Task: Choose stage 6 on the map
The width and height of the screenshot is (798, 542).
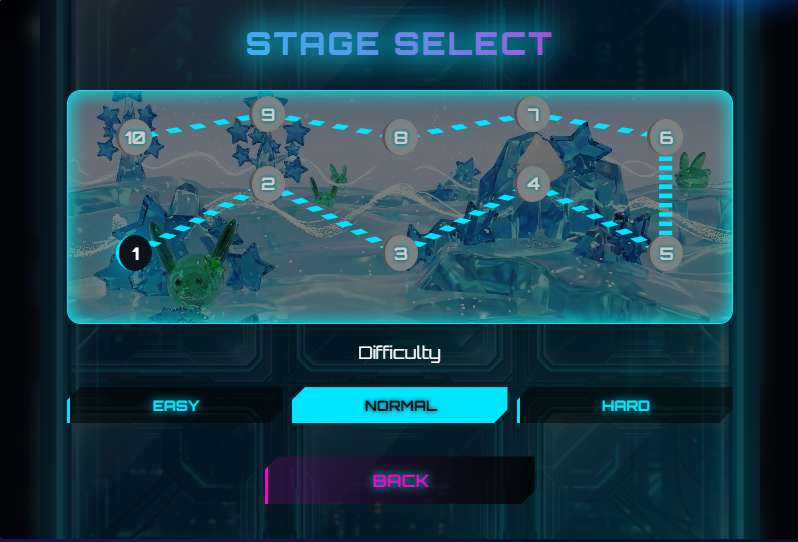Action: (x=666, y=138)
